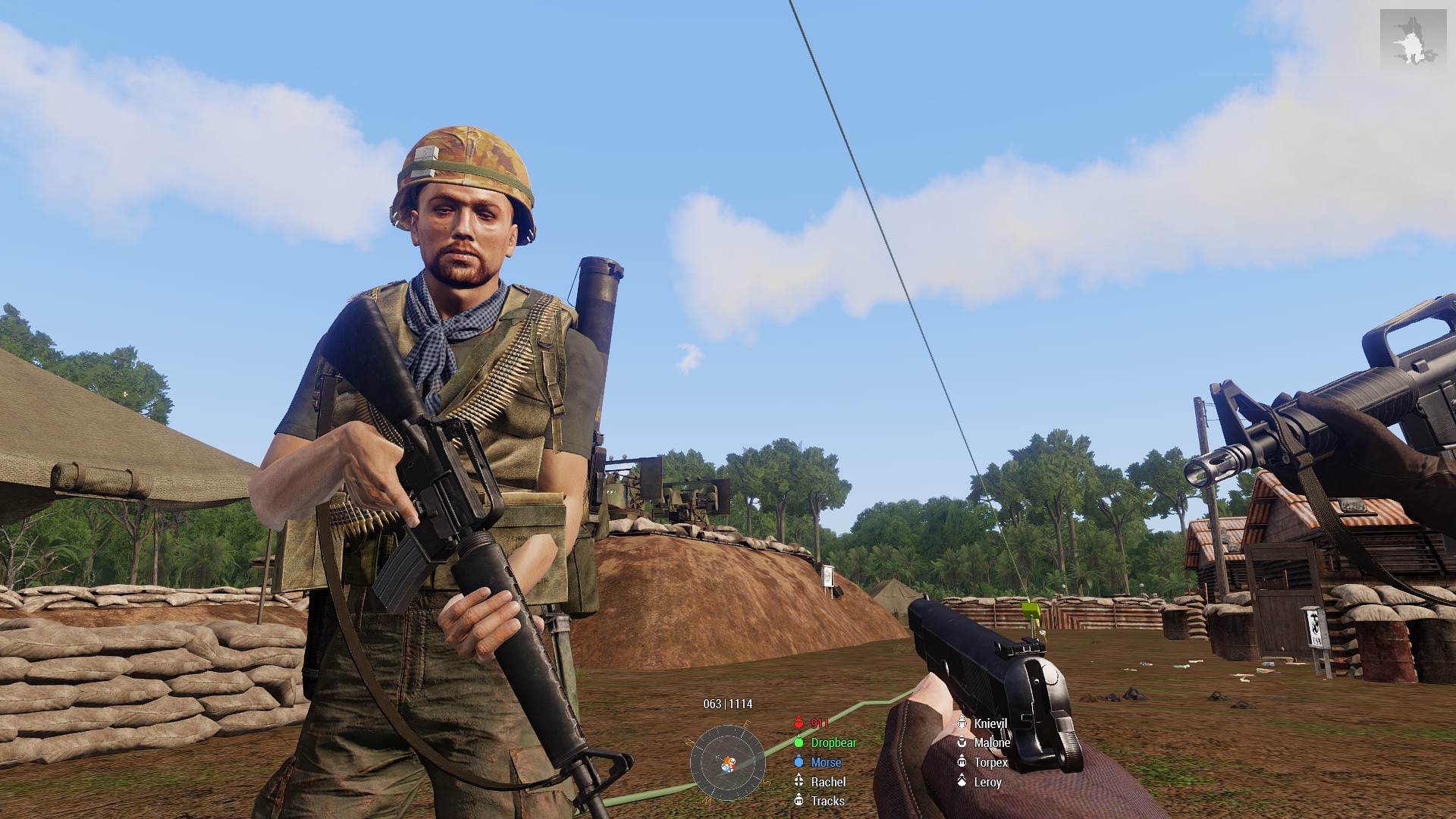Screen dimensions: 1456x819
Task: Click the soldier silhouette stance indicator icon
Action: 1413,41
